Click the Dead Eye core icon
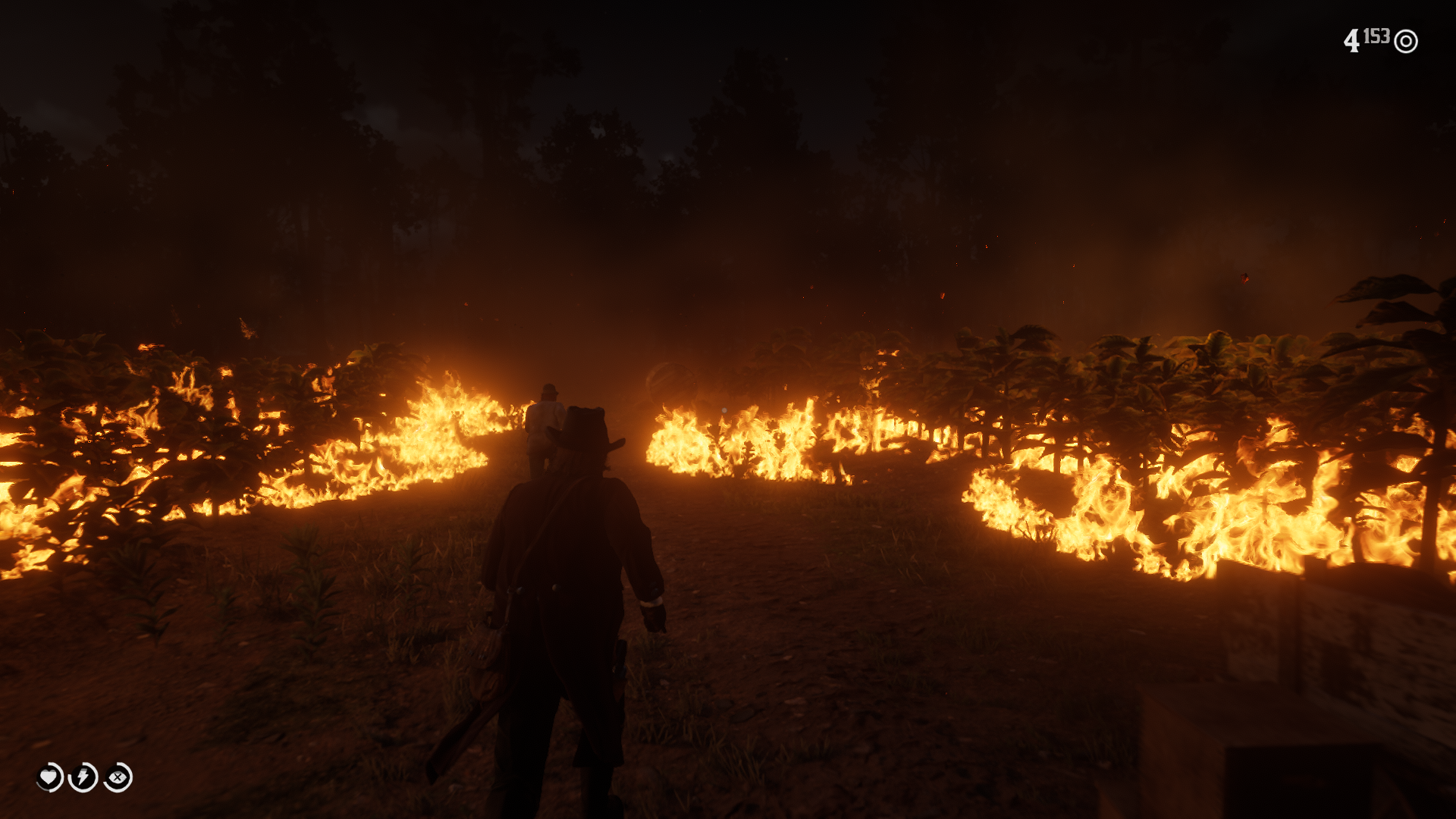Viewport: 1456px width, 819px height. (x=118, y=777)
